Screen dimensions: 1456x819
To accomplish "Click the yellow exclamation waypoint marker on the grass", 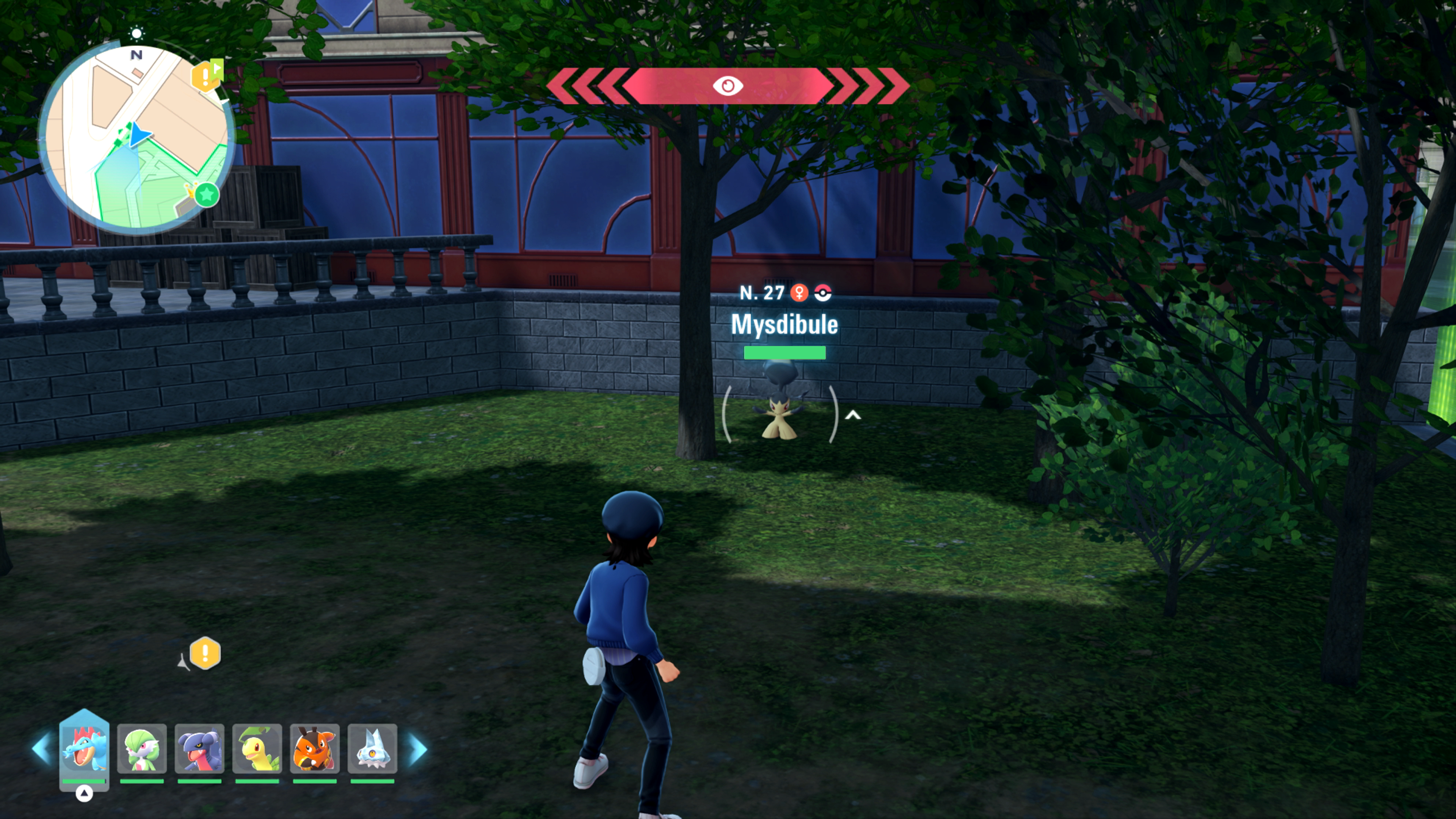I will [205, 653].
